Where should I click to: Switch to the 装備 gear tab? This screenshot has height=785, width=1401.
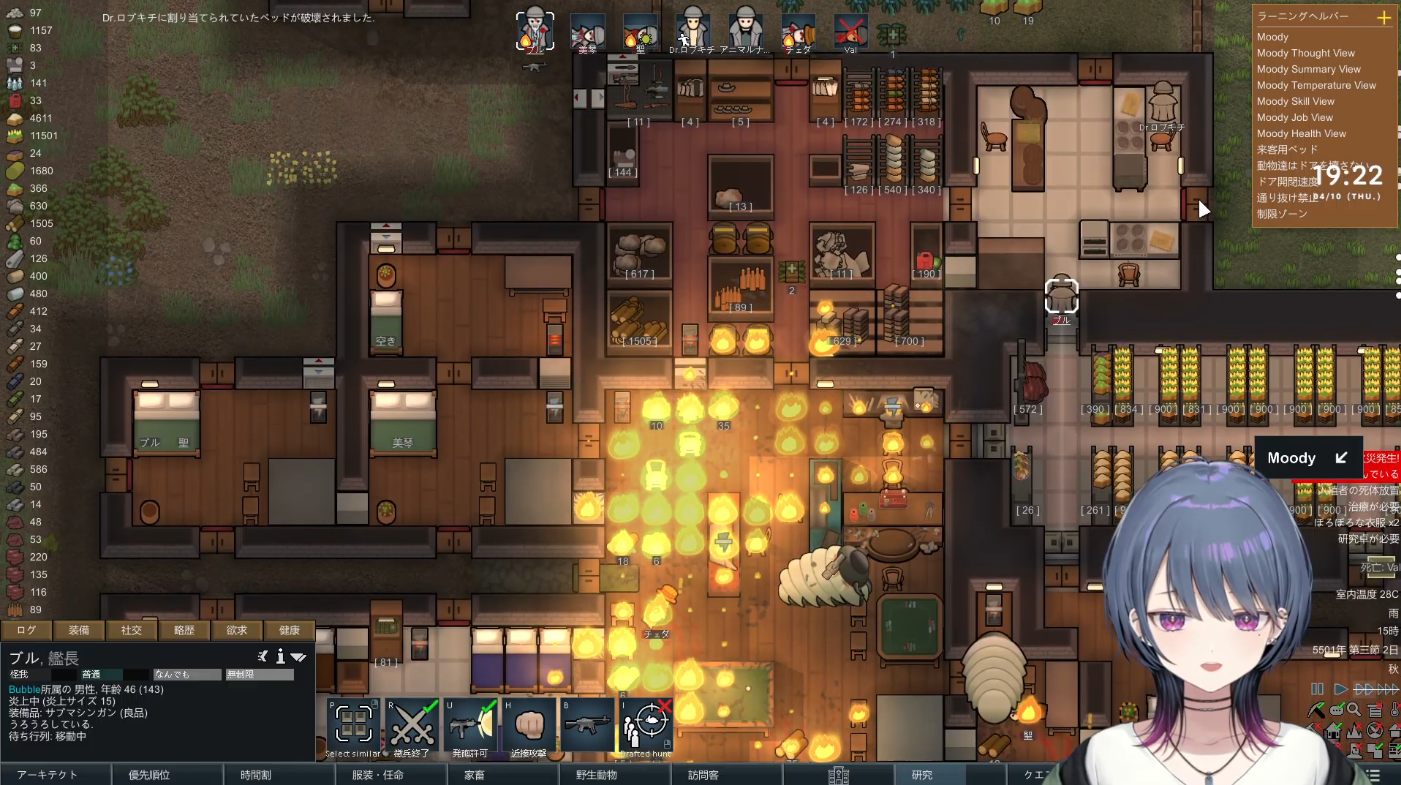pos(79,630)
